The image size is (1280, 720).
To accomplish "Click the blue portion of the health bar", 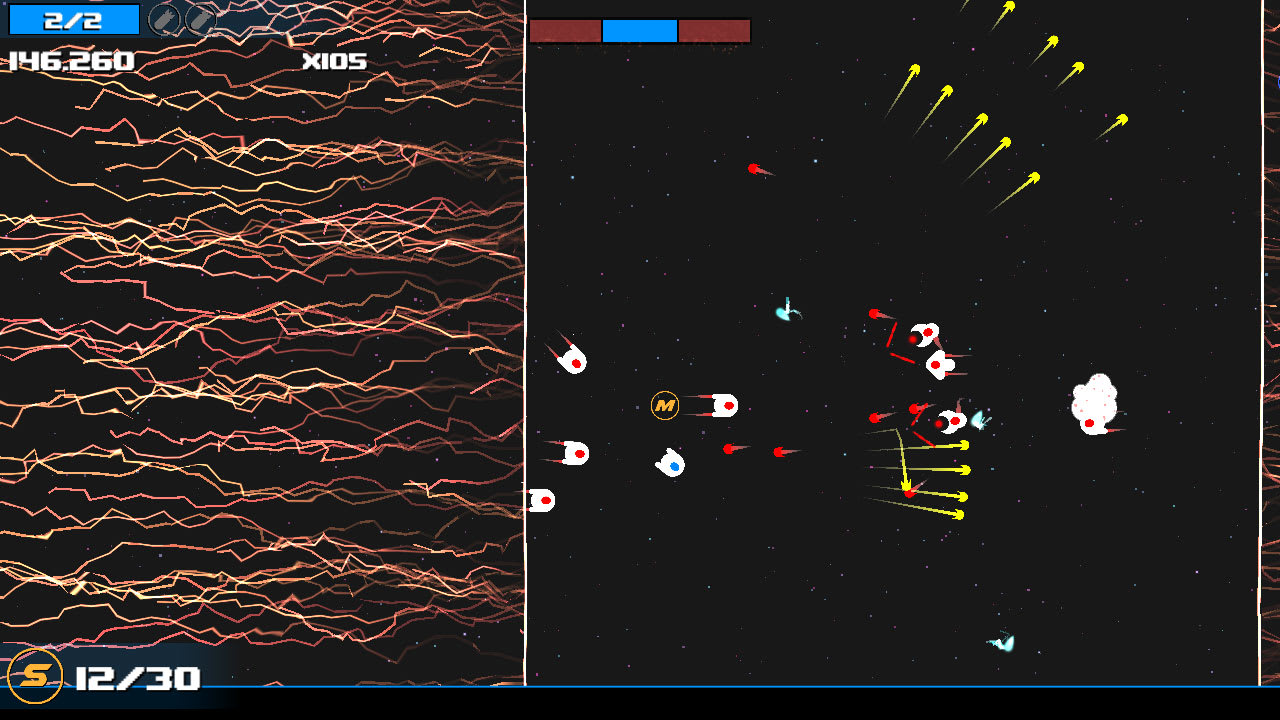I will point(639,30).
